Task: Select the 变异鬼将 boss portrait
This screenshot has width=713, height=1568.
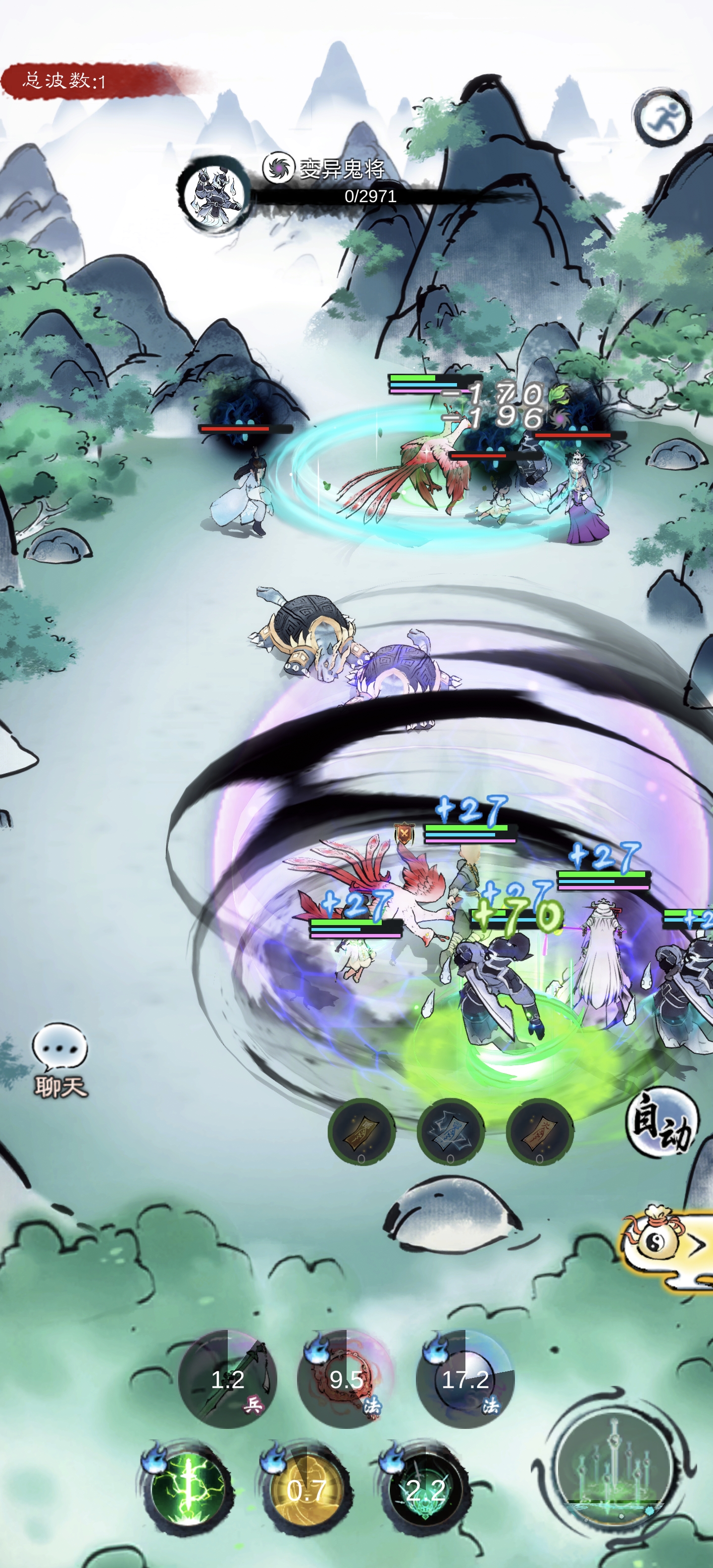Action: pos(213,194)
